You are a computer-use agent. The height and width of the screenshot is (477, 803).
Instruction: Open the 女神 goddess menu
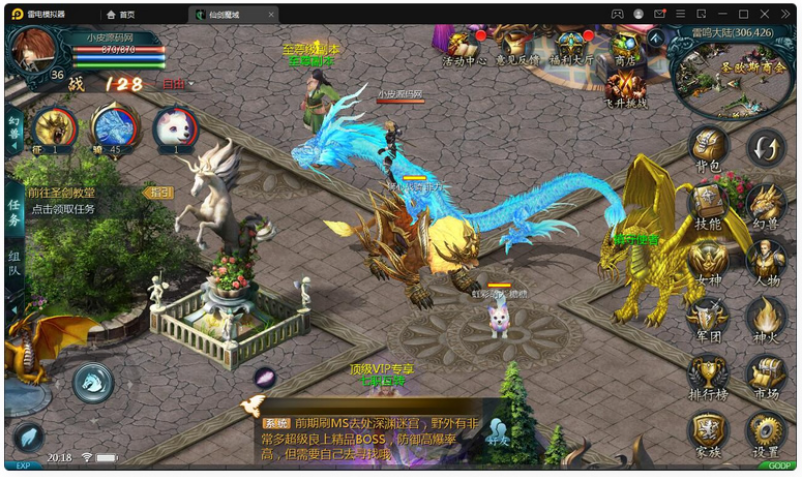tap(709, 262)
